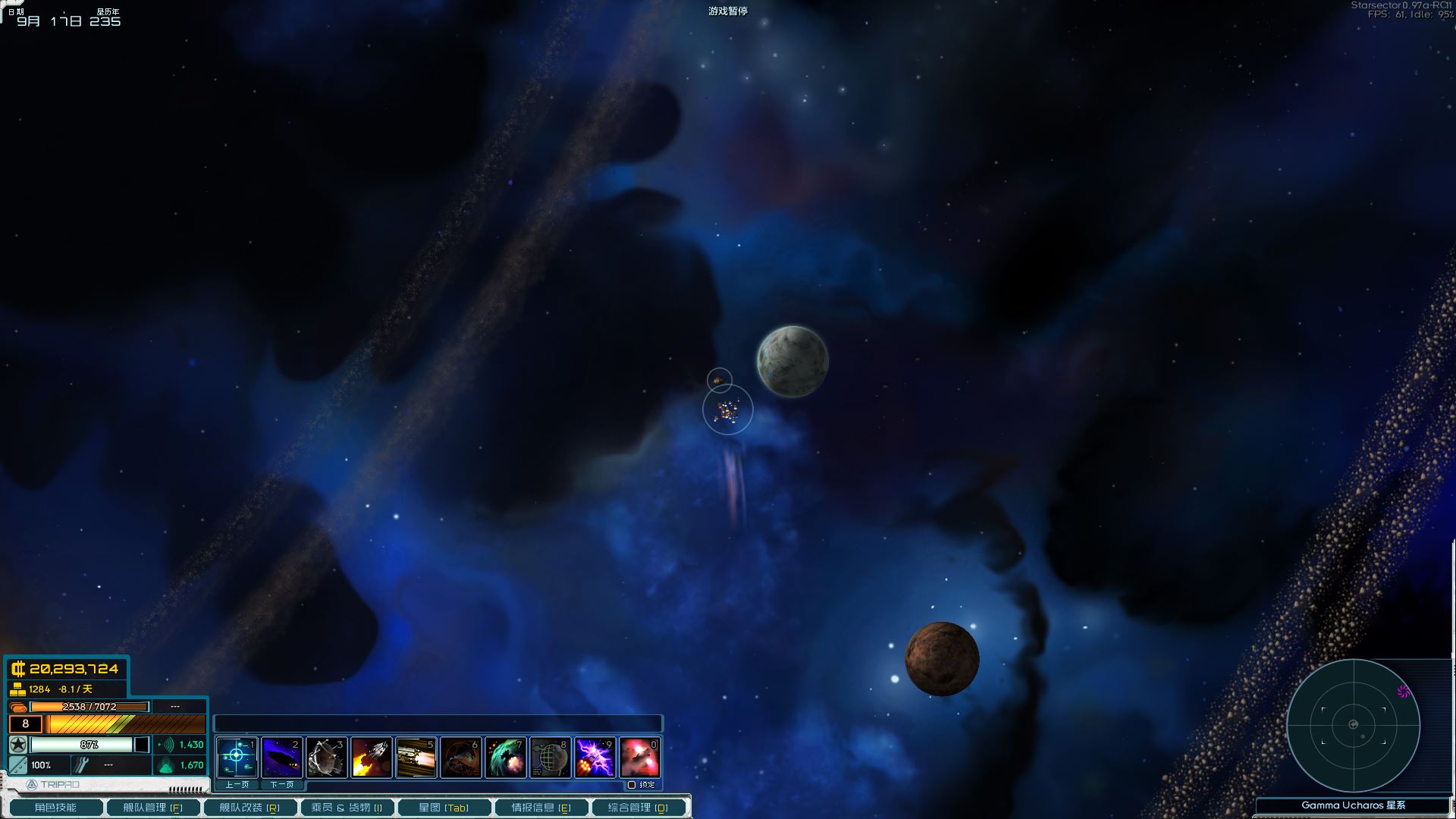Activate the red glowing ship ability in slot 0

pyautogui.click(x=639, y=757)
